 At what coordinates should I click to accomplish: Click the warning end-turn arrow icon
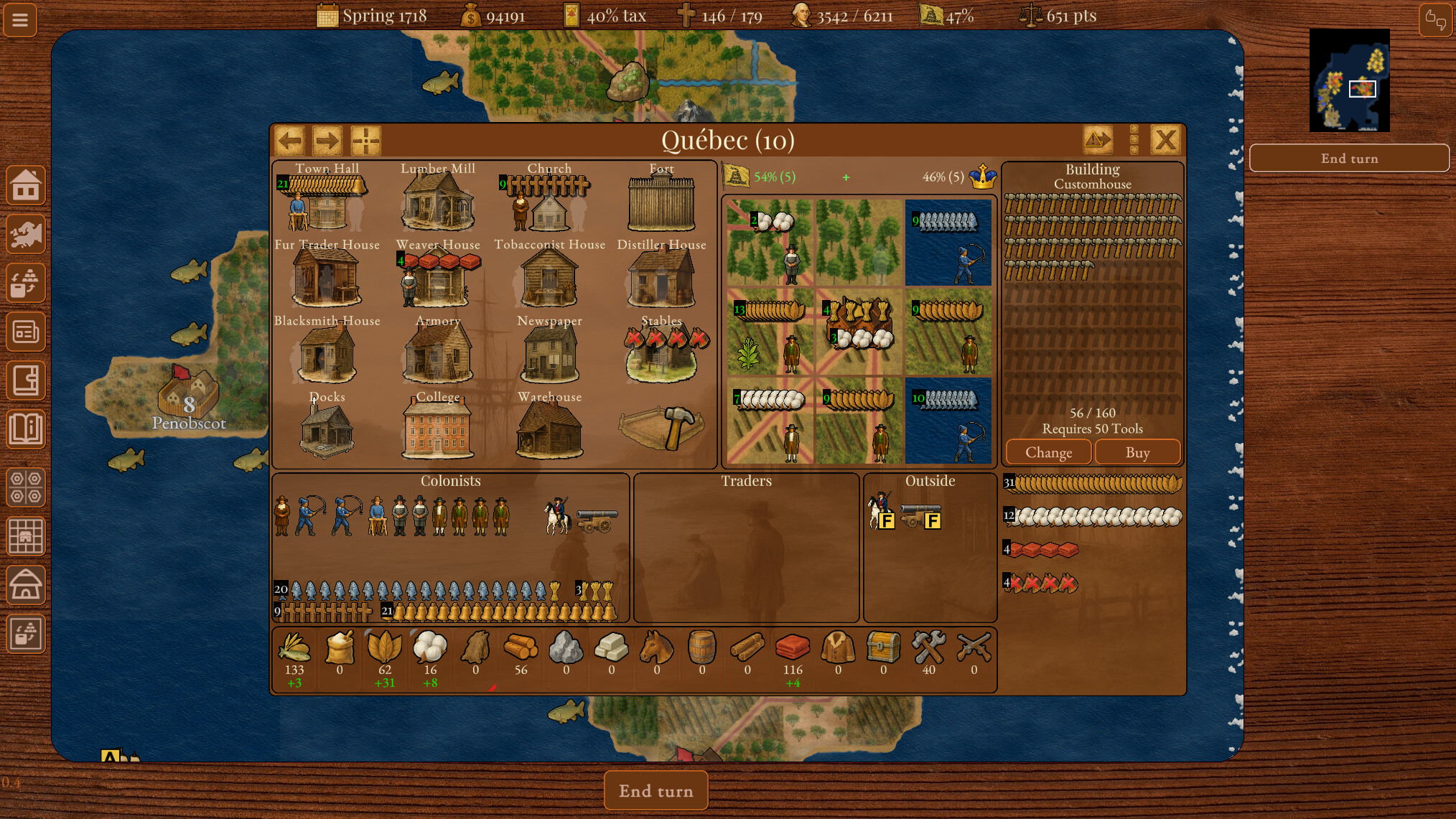pyautogui.click(x=1100, y=140)
